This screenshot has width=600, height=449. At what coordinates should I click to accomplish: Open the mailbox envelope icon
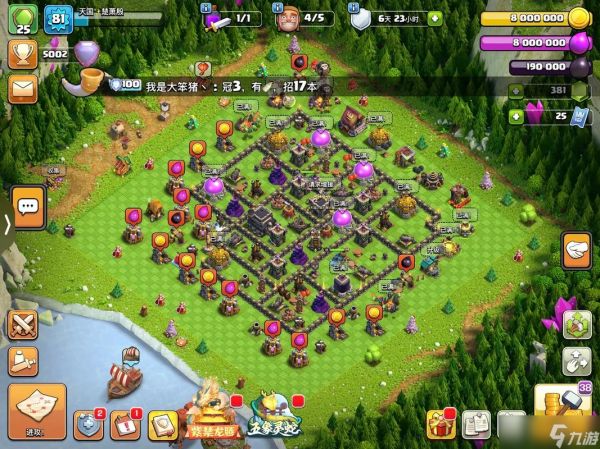click(22, 88)
